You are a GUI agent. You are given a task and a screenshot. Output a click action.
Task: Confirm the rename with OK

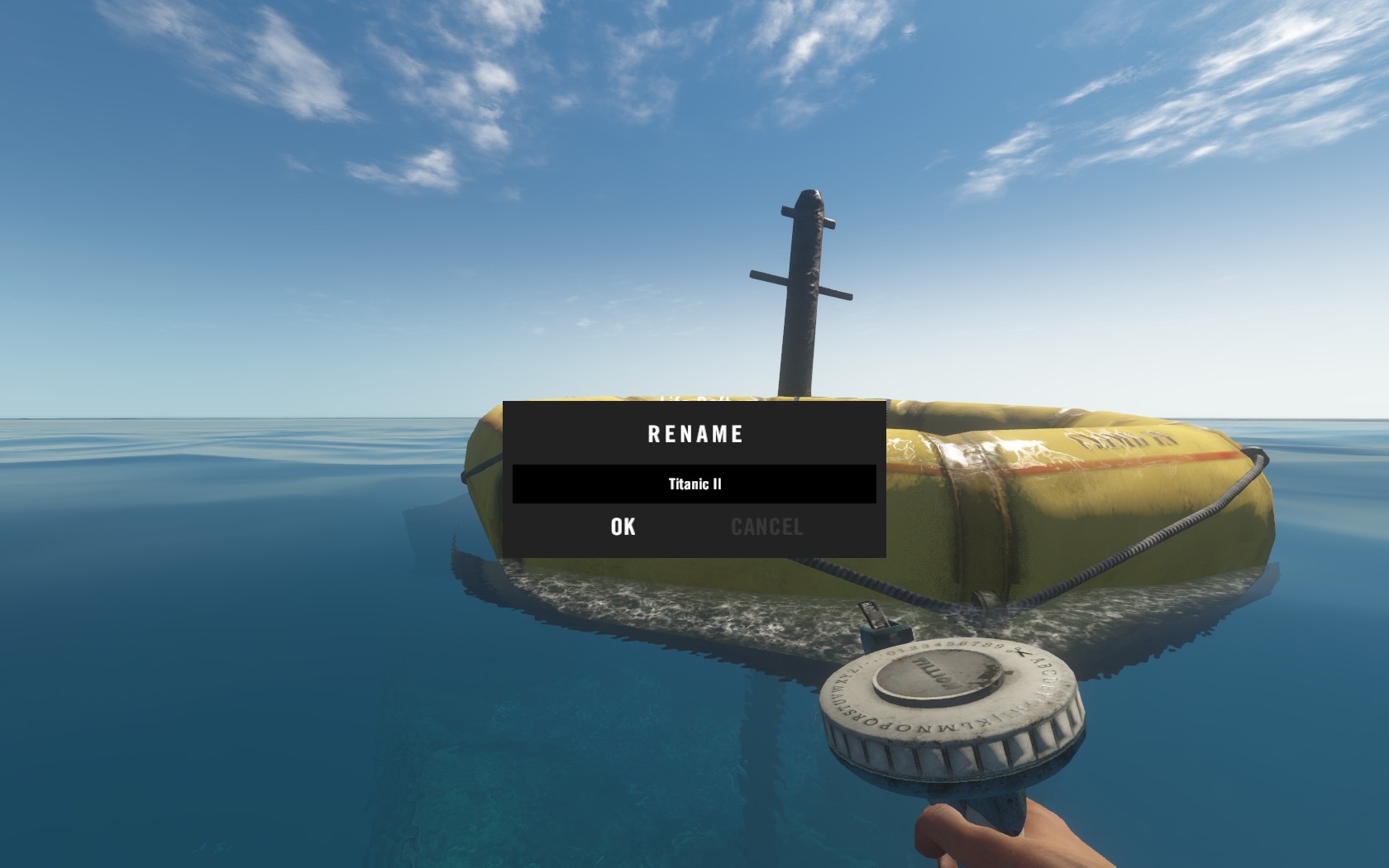coord(623,527)
